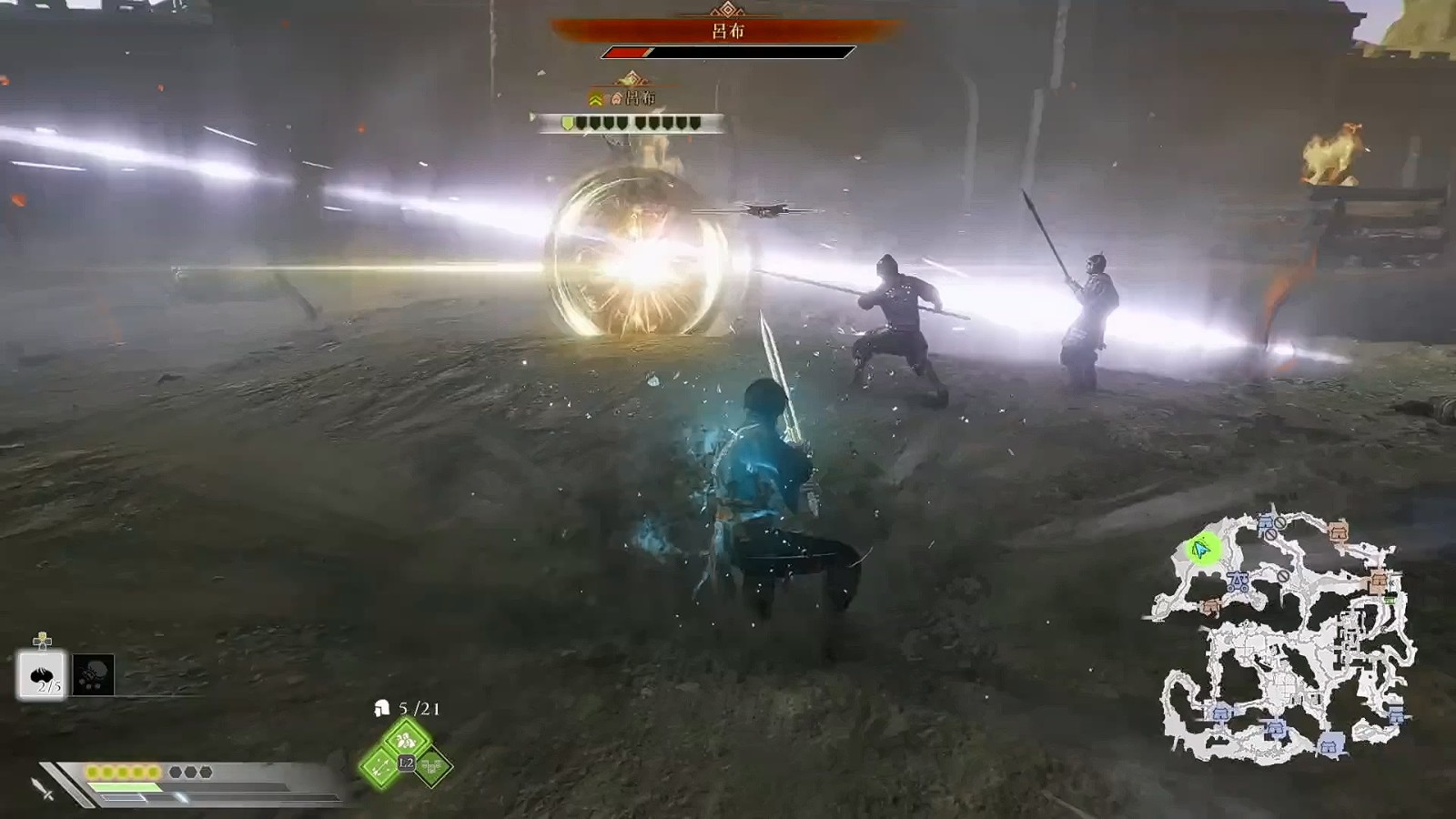The height and width of the screenshot is (819, 1456).
Task: Click the top green wizardry spell diamond
Action: pyautogui.click(x=406, y=740)
